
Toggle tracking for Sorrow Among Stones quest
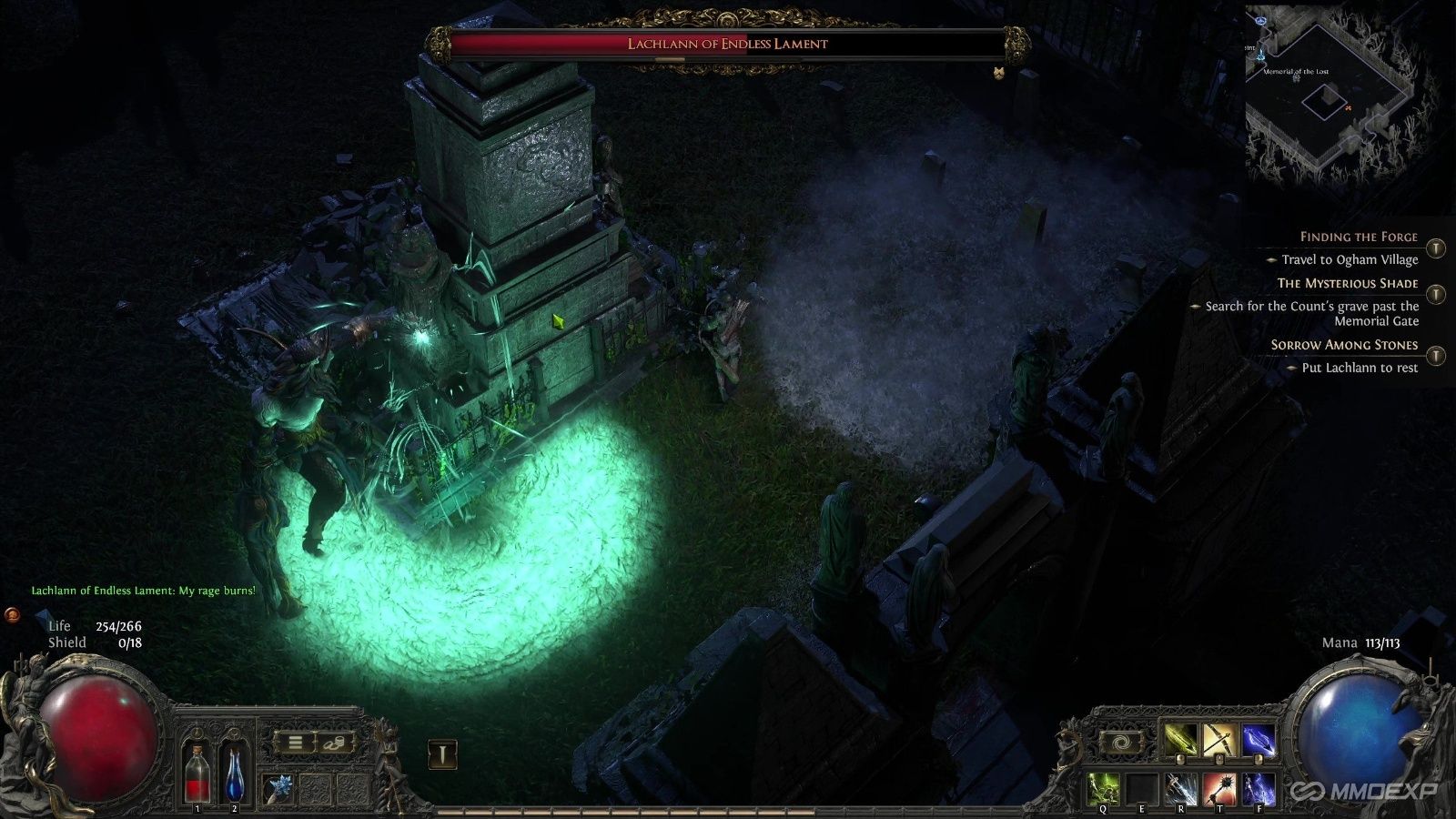pos(1434,355)
